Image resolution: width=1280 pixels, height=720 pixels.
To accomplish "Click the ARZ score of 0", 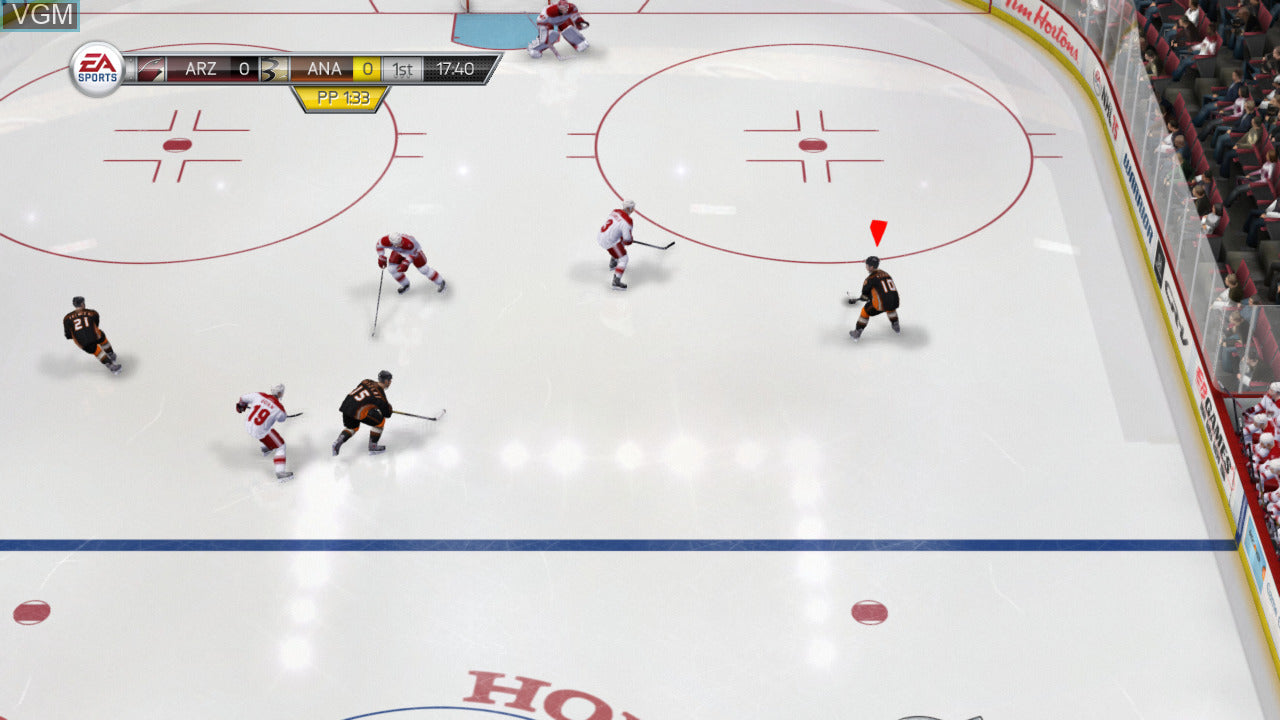I will (x=244, y=69).
